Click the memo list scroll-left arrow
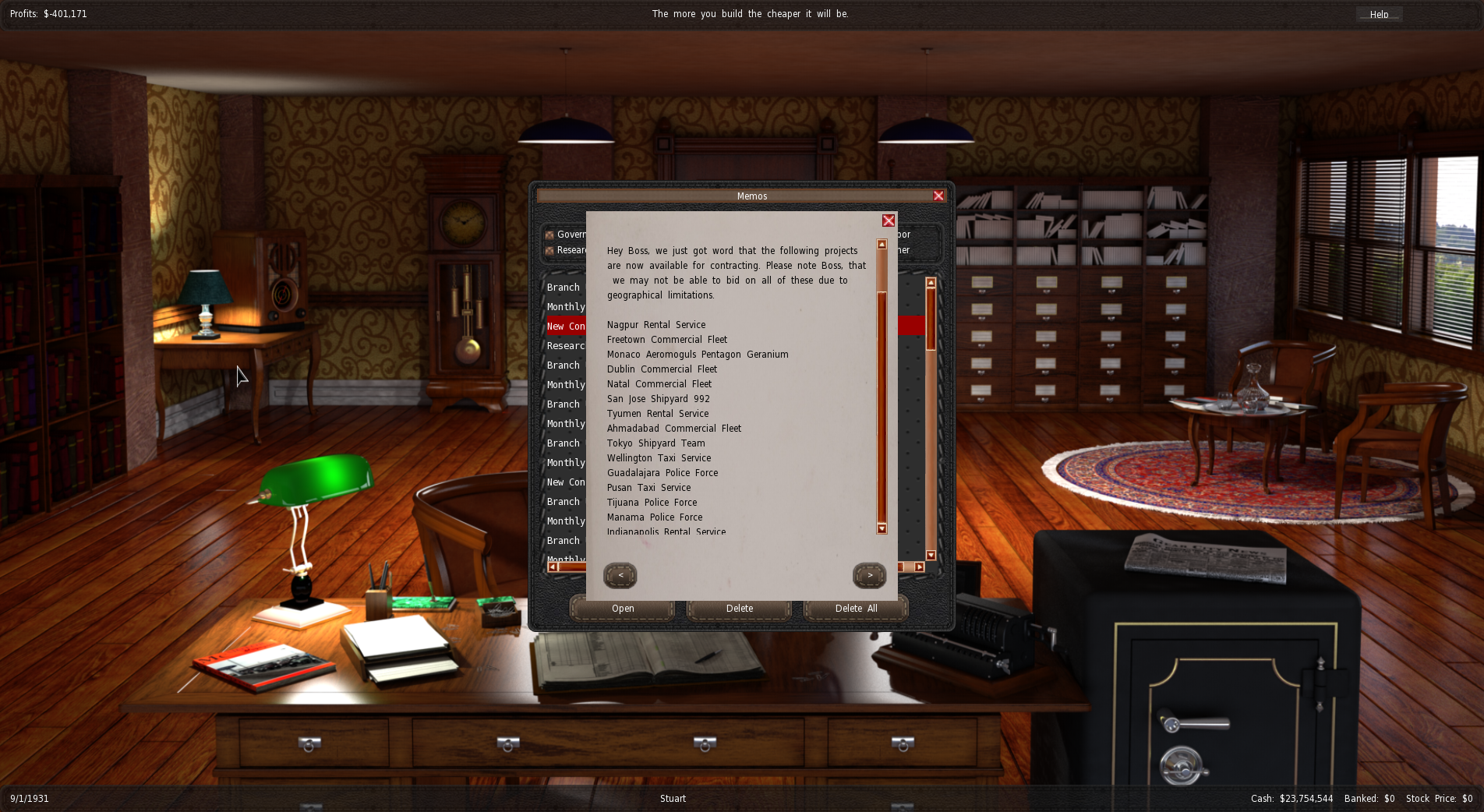Viewport: 1484px width, 812px height. (553, 567)
